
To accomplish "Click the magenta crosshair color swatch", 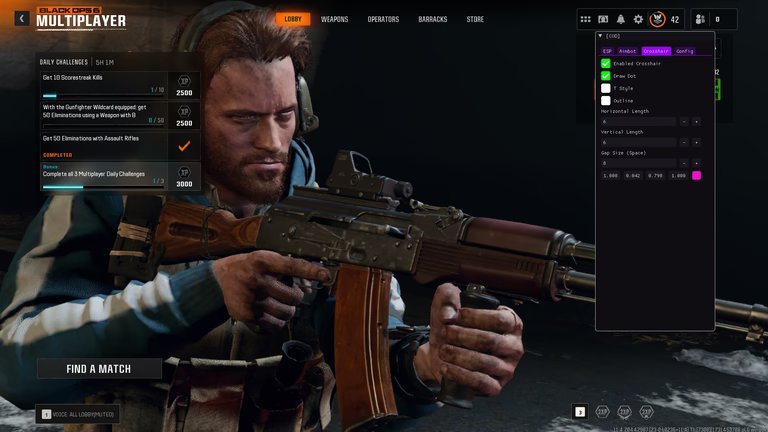I will pos(697,176).
